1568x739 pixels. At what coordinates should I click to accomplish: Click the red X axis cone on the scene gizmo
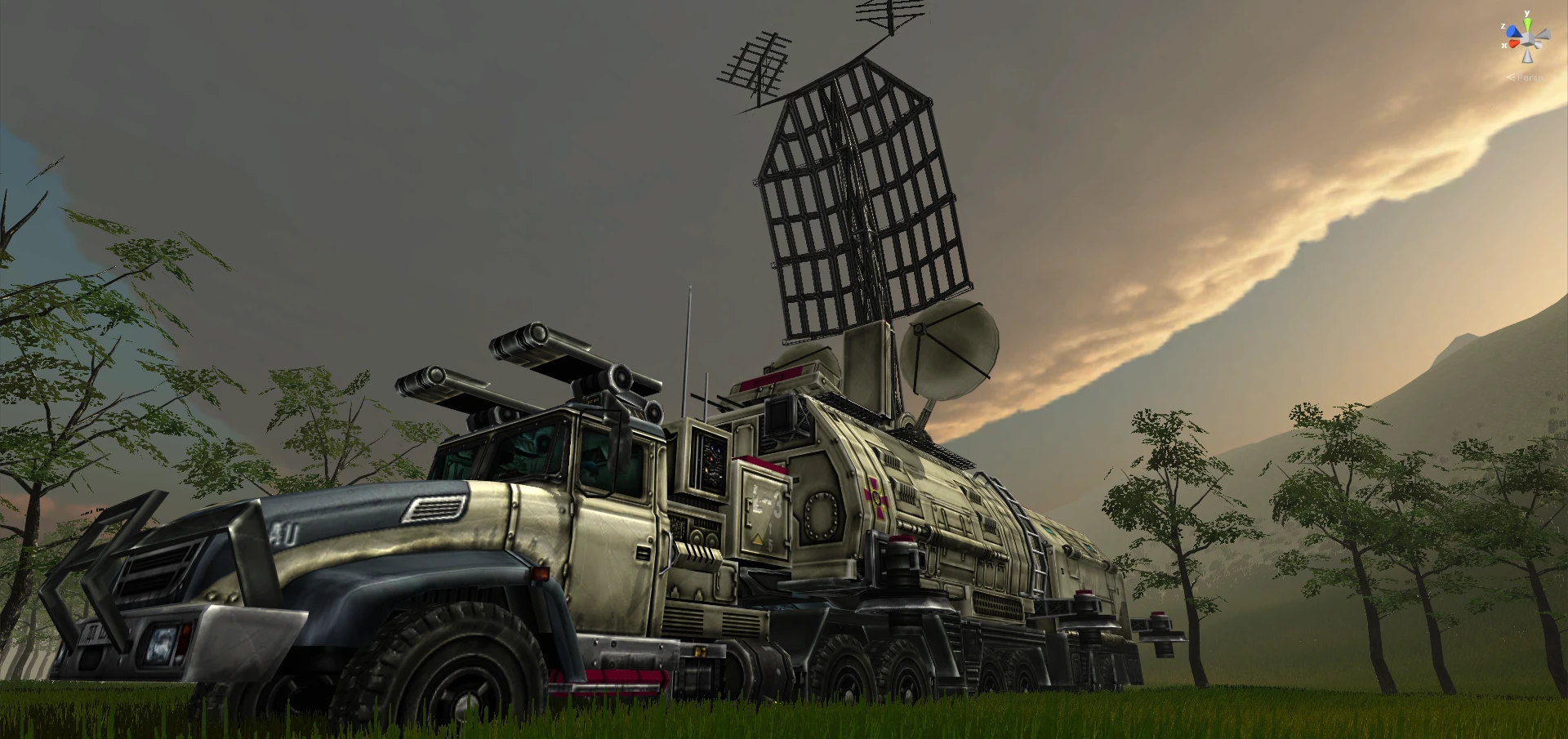click(1513, 43)
